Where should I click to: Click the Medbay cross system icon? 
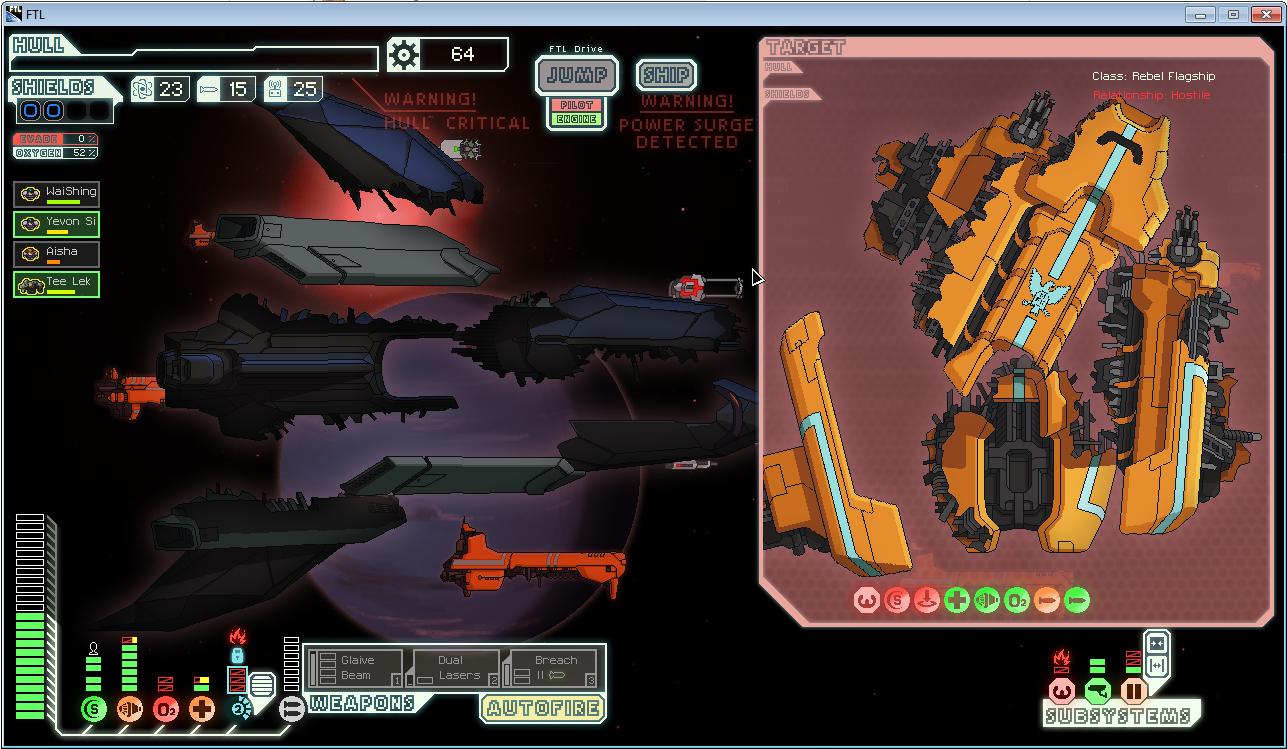click(x=202, y=709)
